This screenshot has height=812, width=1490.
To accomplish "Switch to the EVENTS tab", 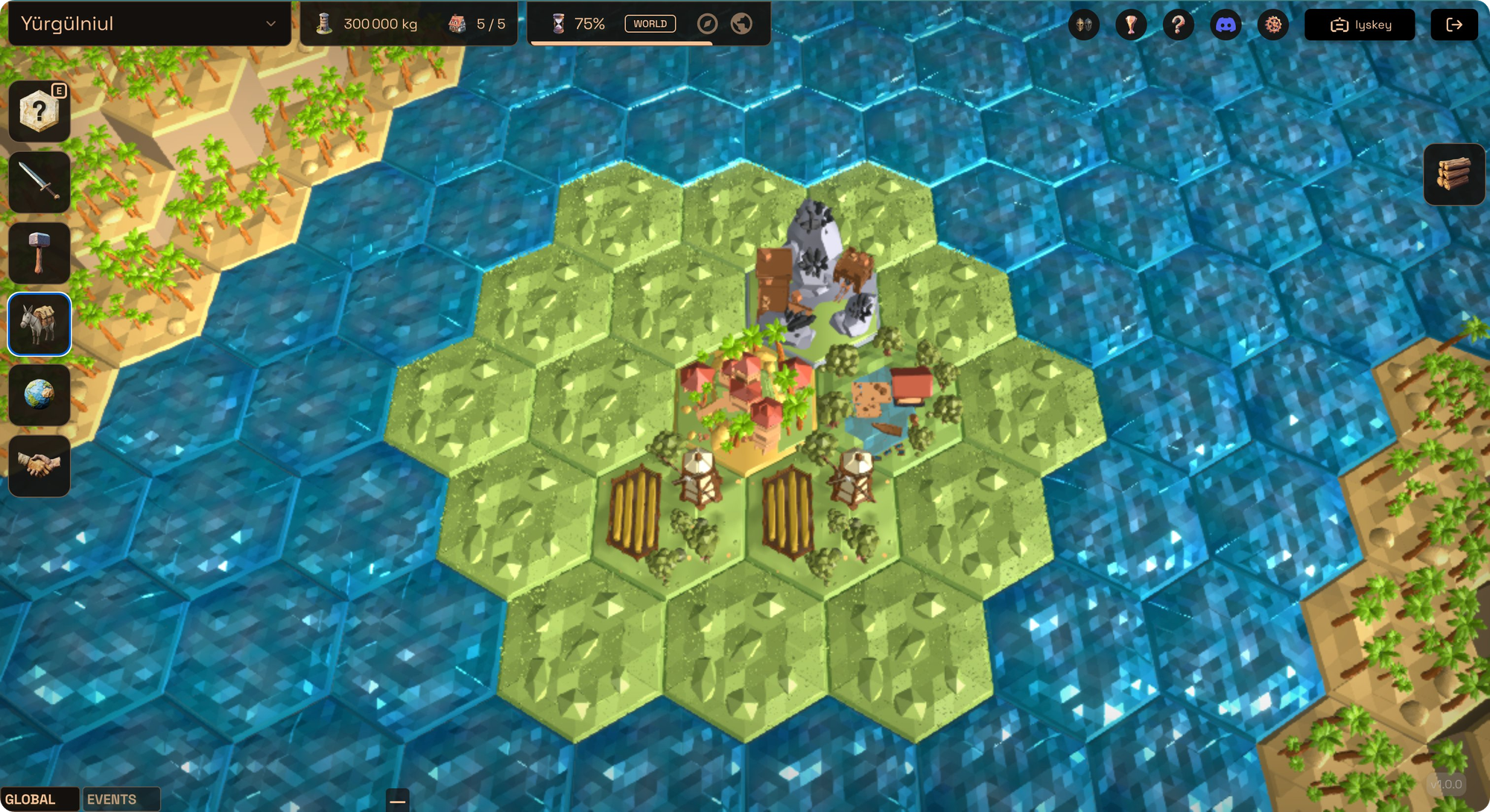I will pyautogui.click(x=112, y=799).
